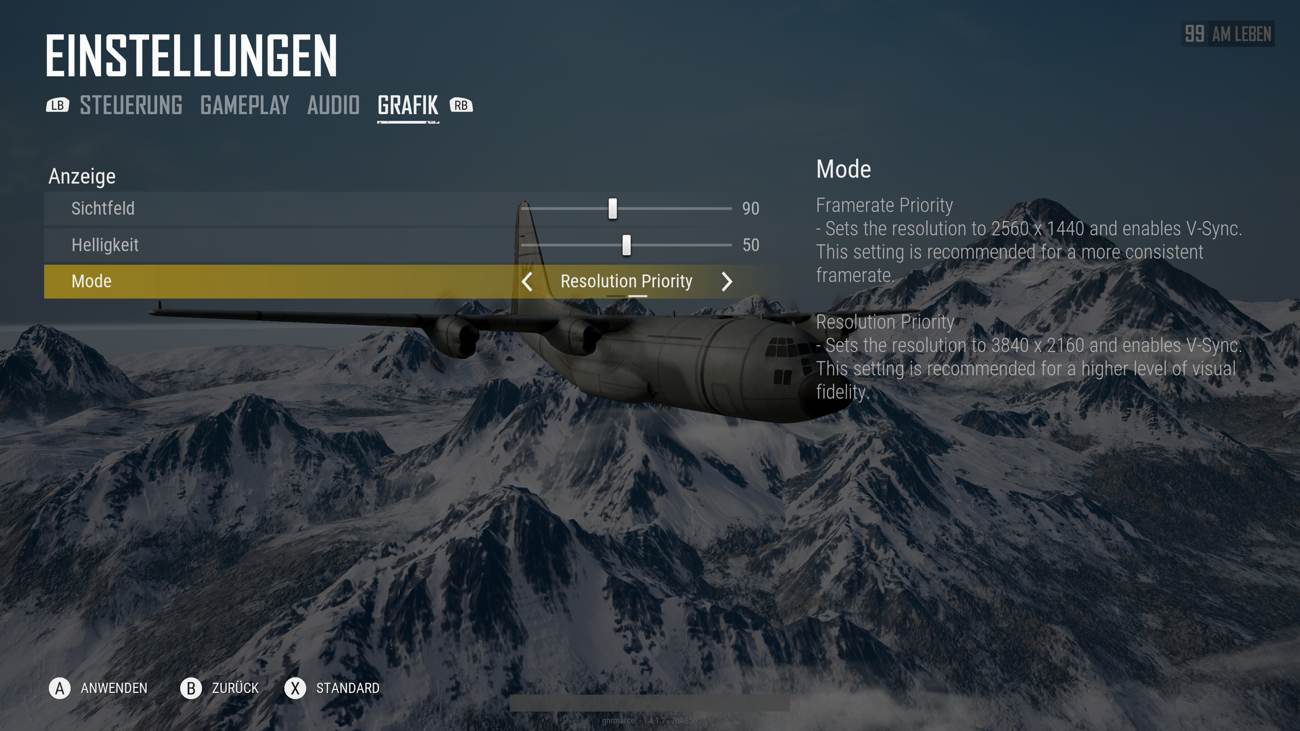Switch to the Steuerung tab
Screen dimensions: 1300x731
click(x=132, y=104)
